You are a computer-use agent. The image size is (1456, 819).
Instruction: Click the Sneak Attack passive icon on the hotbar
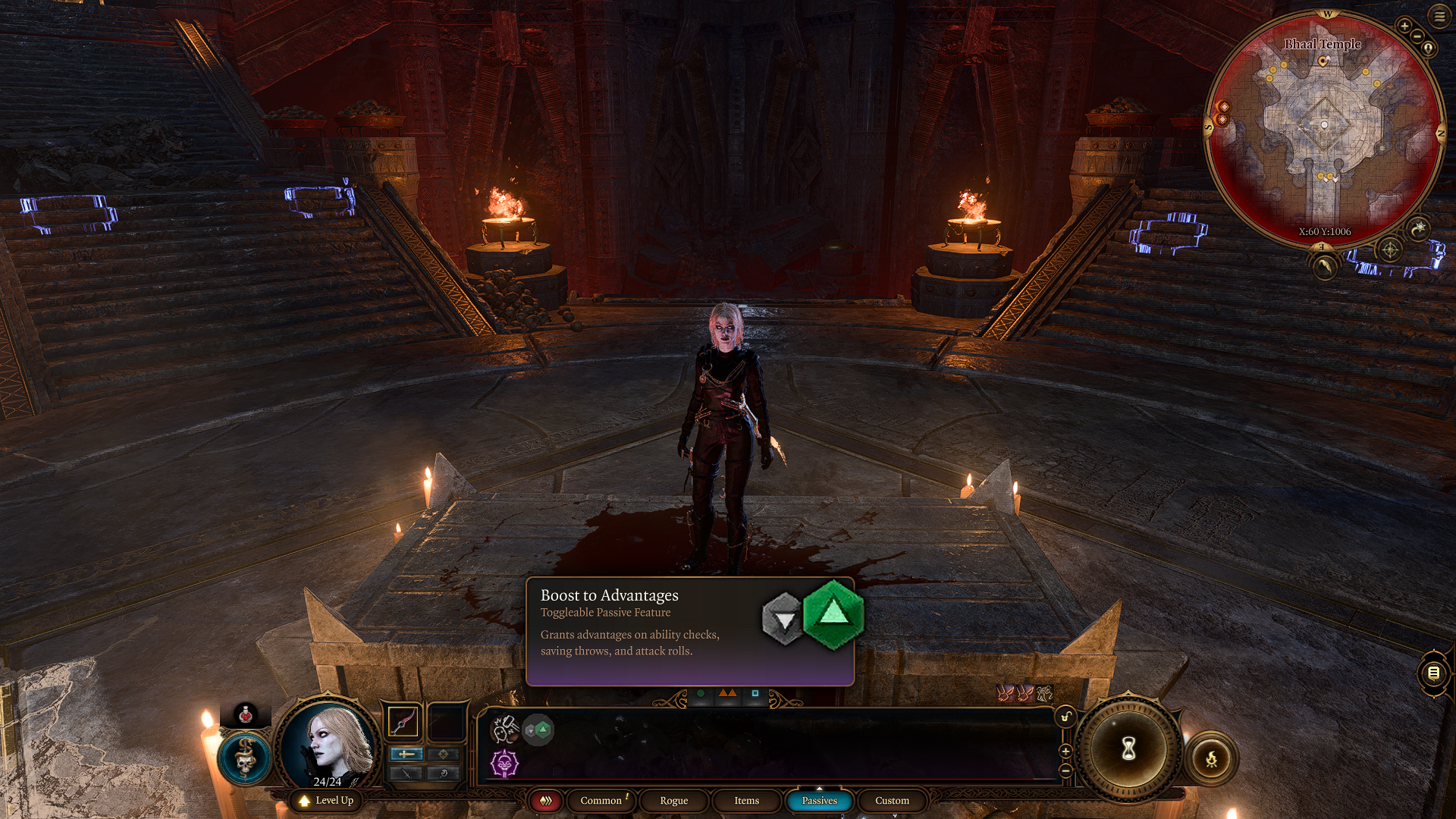(x=505, y=730)
